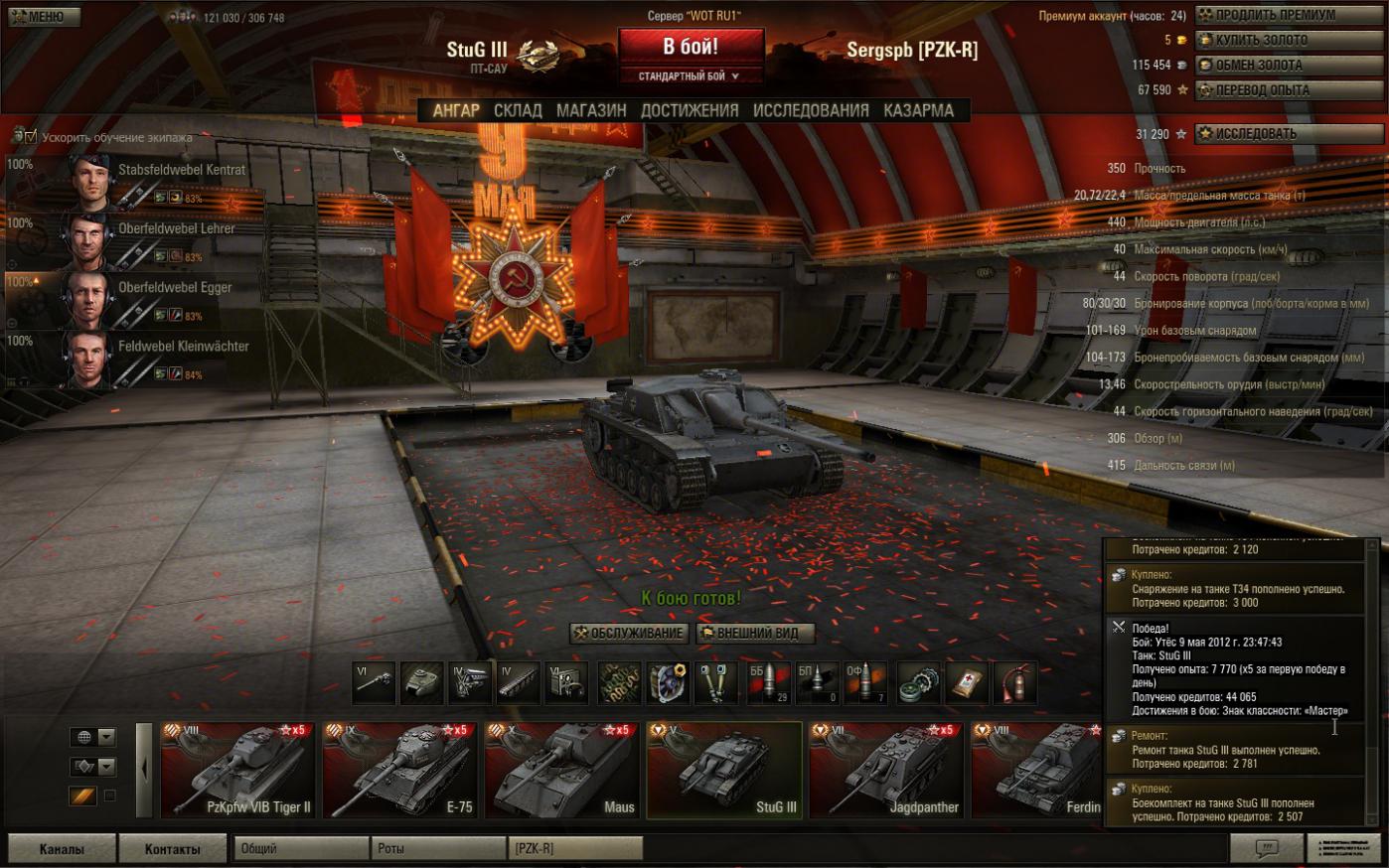Toggle the Ускорить обучение экипажа checkbox
Image resolution: width=1389 pixels, height=868 pixels.
point(30,136)
